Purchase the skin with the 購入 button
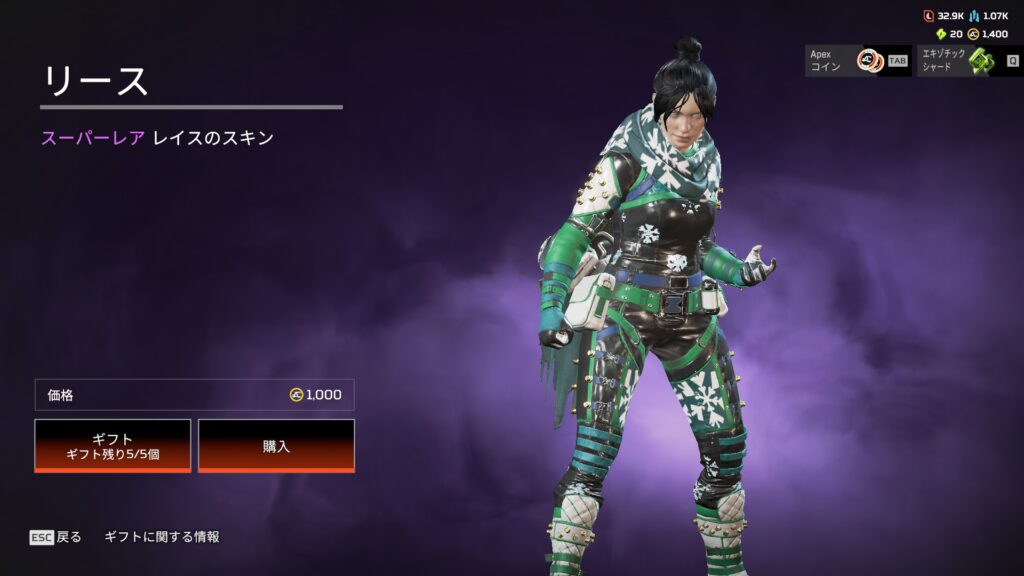The height and width of the screenshot is (576, 1024). click(x=276, y=445)
